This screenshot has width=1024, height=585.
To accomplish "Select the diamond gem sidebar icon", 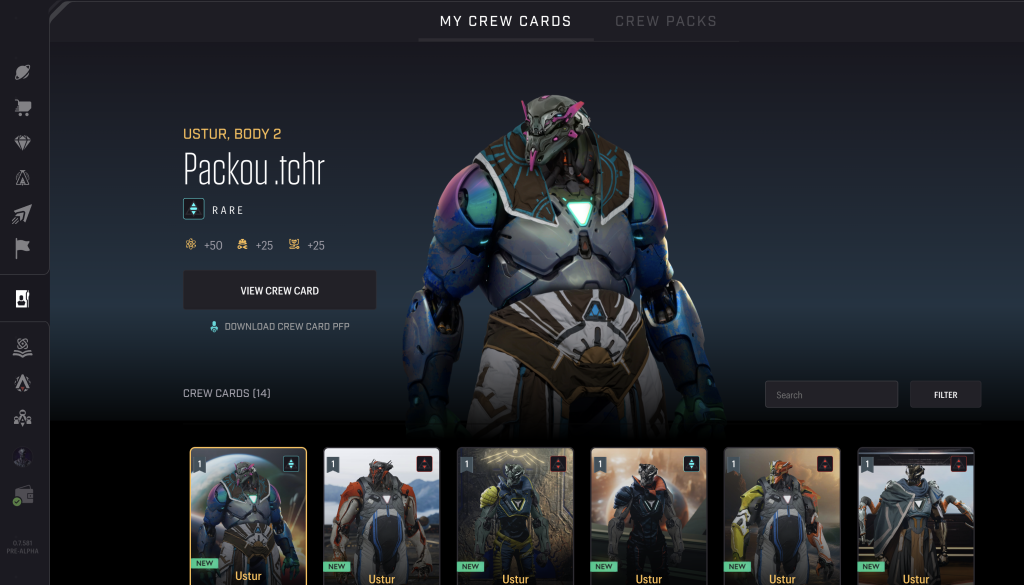I will [x=22, y=143].
